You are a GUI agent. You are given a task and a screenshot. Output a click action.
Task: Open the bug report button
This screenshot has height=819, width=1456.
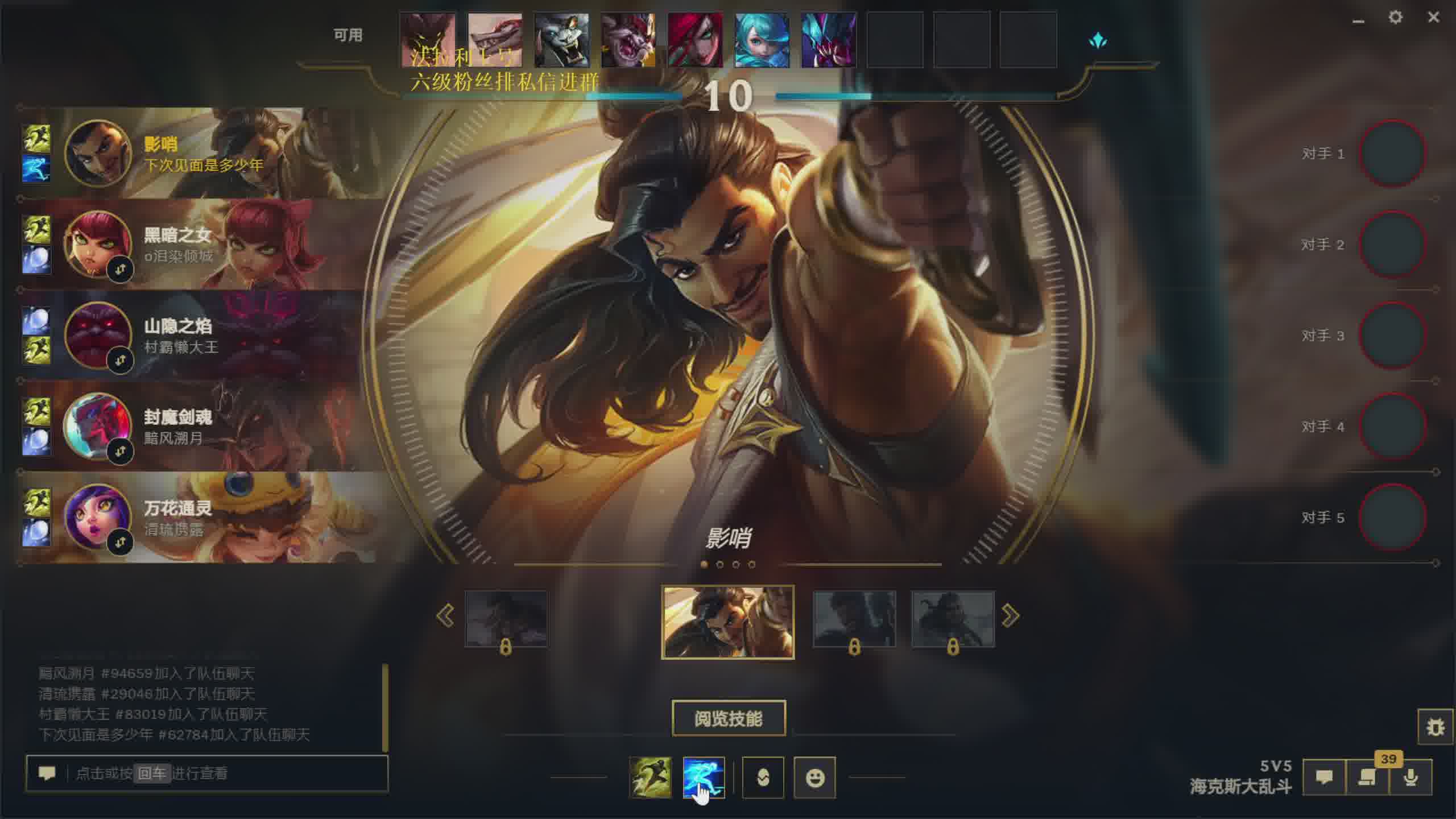tap(1435, 727)
